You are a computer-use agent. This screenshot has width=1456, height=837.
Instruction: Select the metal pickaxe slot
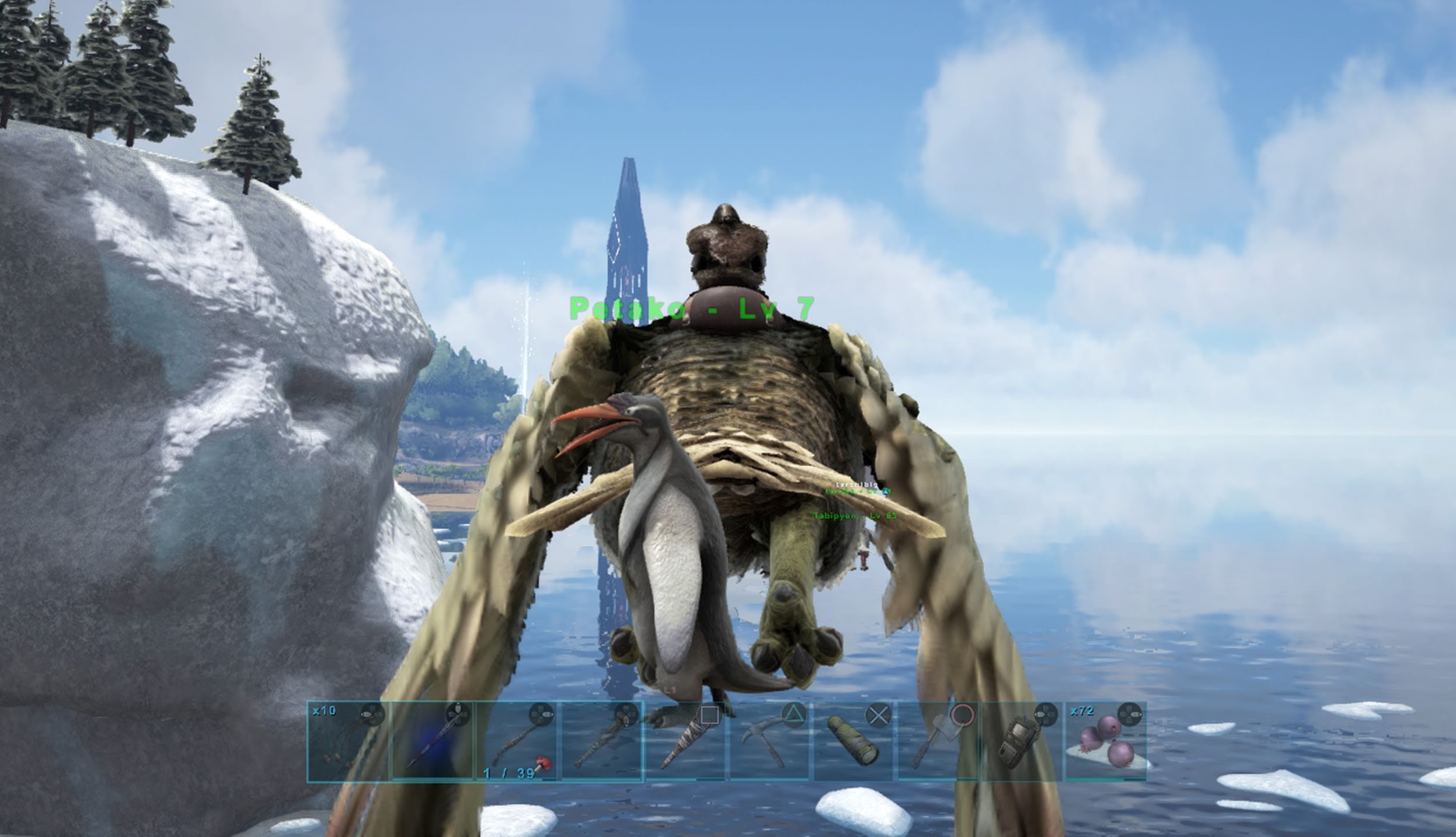[x=769, y=741]
